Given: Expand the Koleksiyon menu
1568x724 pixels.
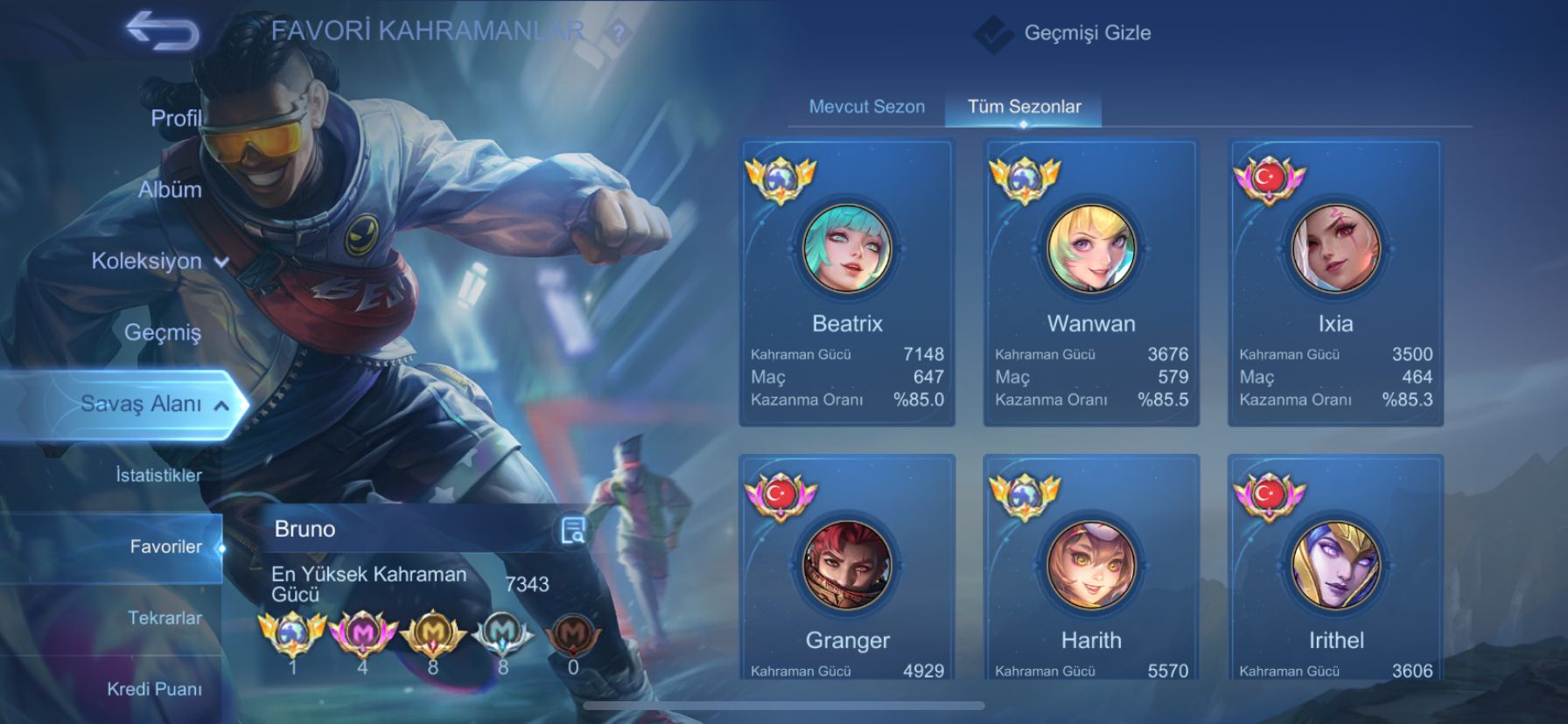Looking at the screenshot, I should coord(158,261).
